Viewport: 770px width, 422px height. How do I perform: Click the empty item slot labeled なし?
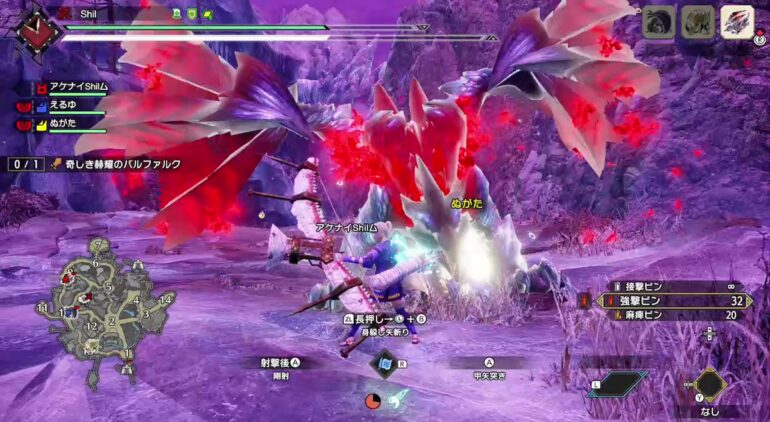click(709, 385)
